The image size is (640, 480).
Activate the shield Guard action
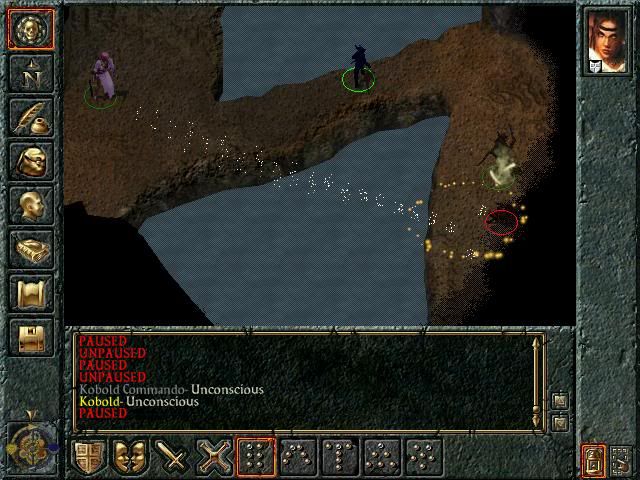90,457
